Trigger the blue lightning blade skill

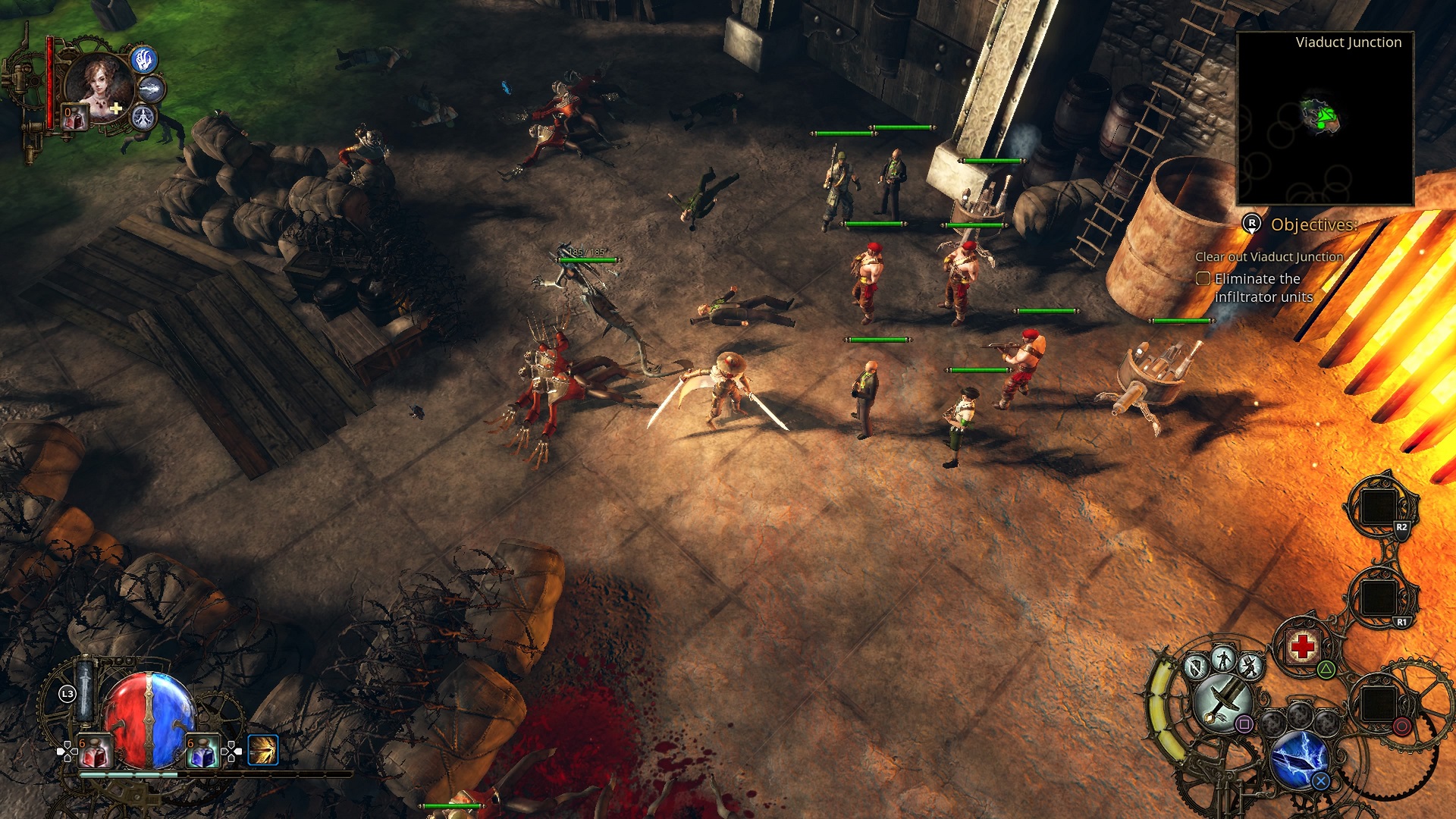[1299, 758]
